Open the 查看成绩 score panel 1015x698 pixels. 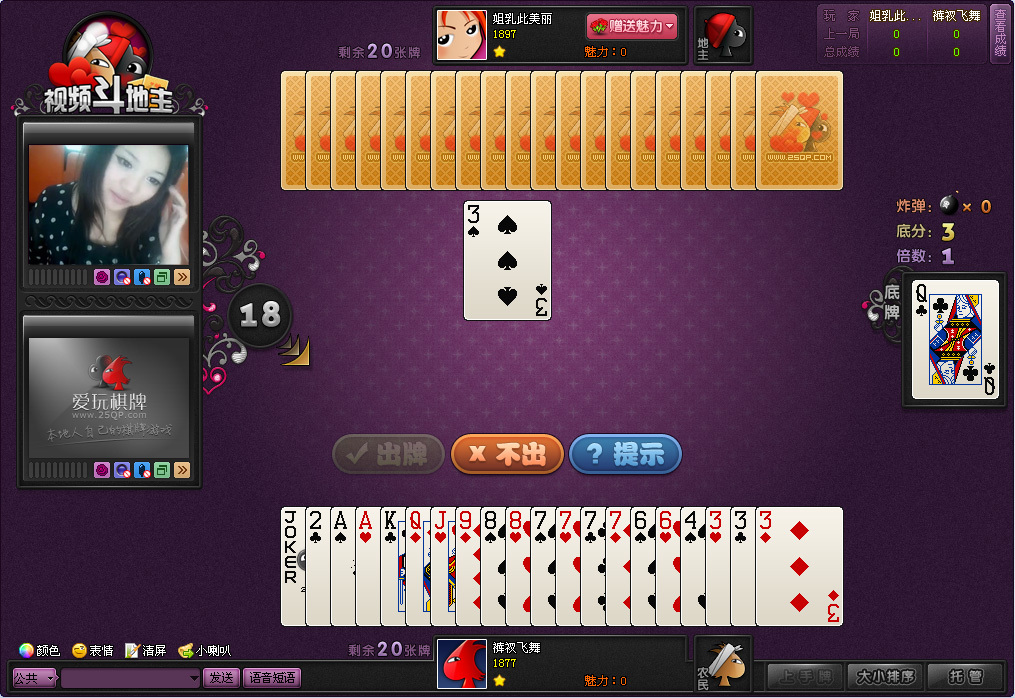[x=1000, y=34]
